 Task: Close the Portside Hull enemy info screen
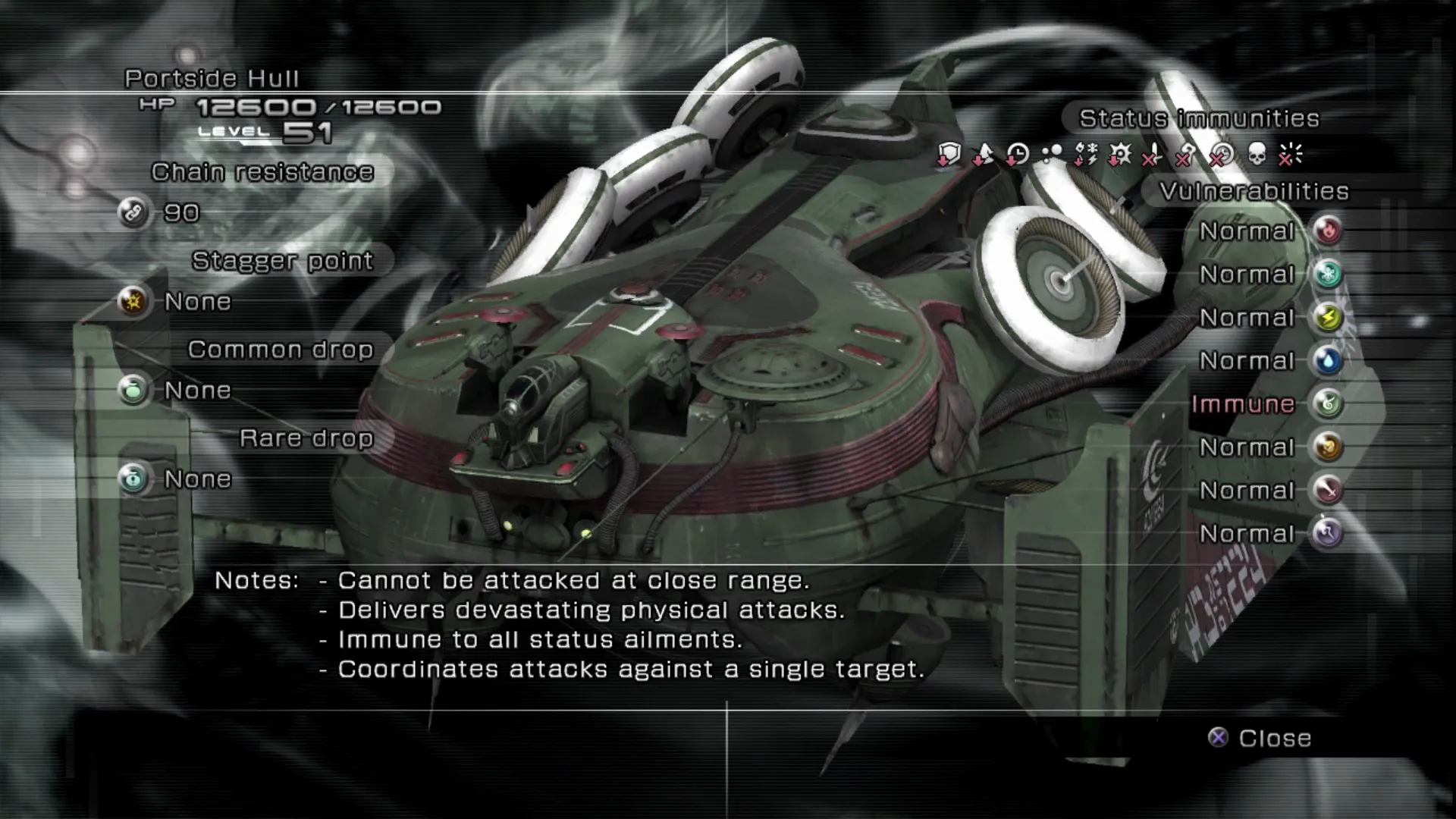click(1260, 738)
